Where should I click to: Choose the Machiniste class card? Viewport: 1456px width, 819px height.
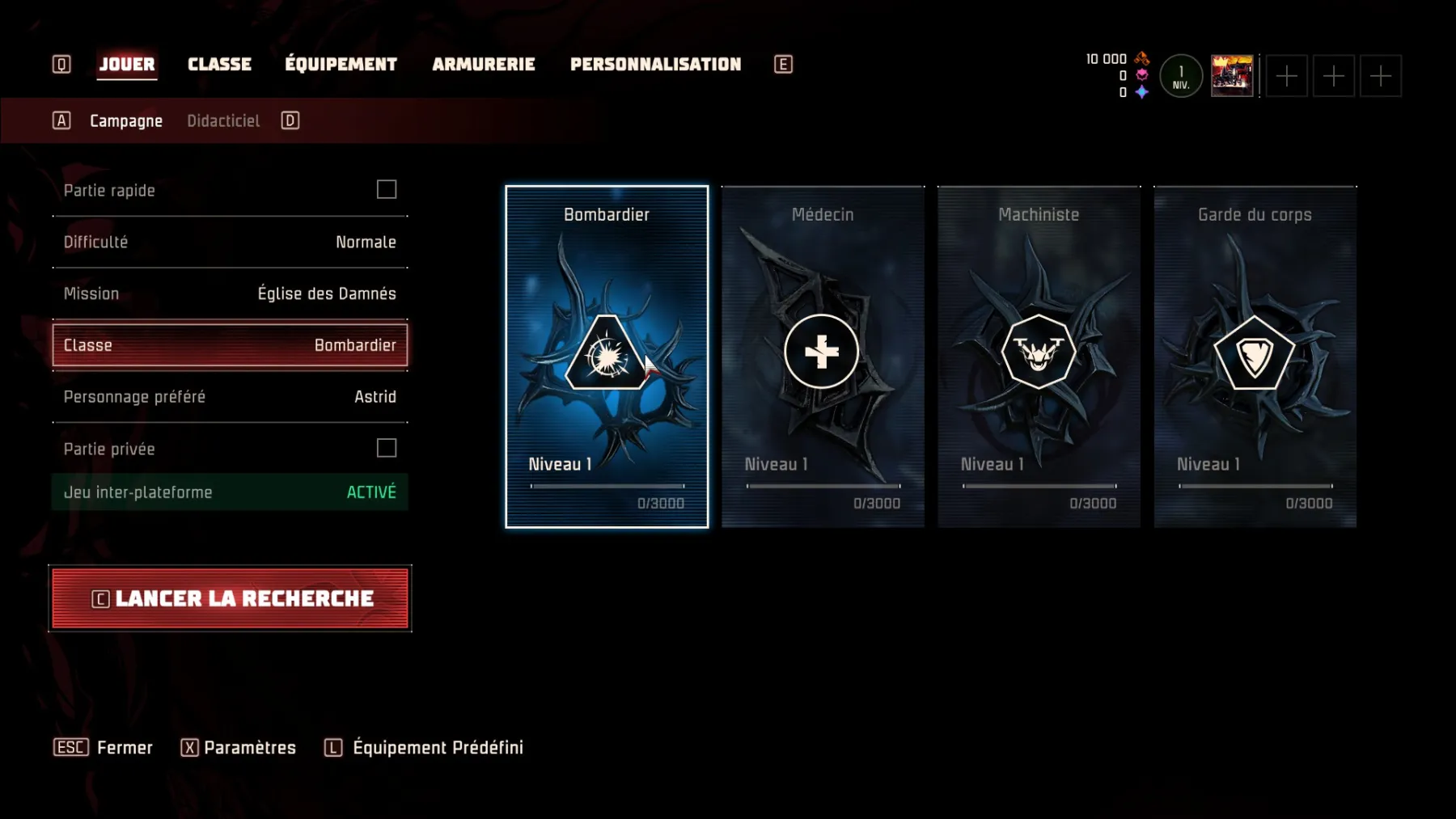pyautogui.click(x=1039, y=357)
